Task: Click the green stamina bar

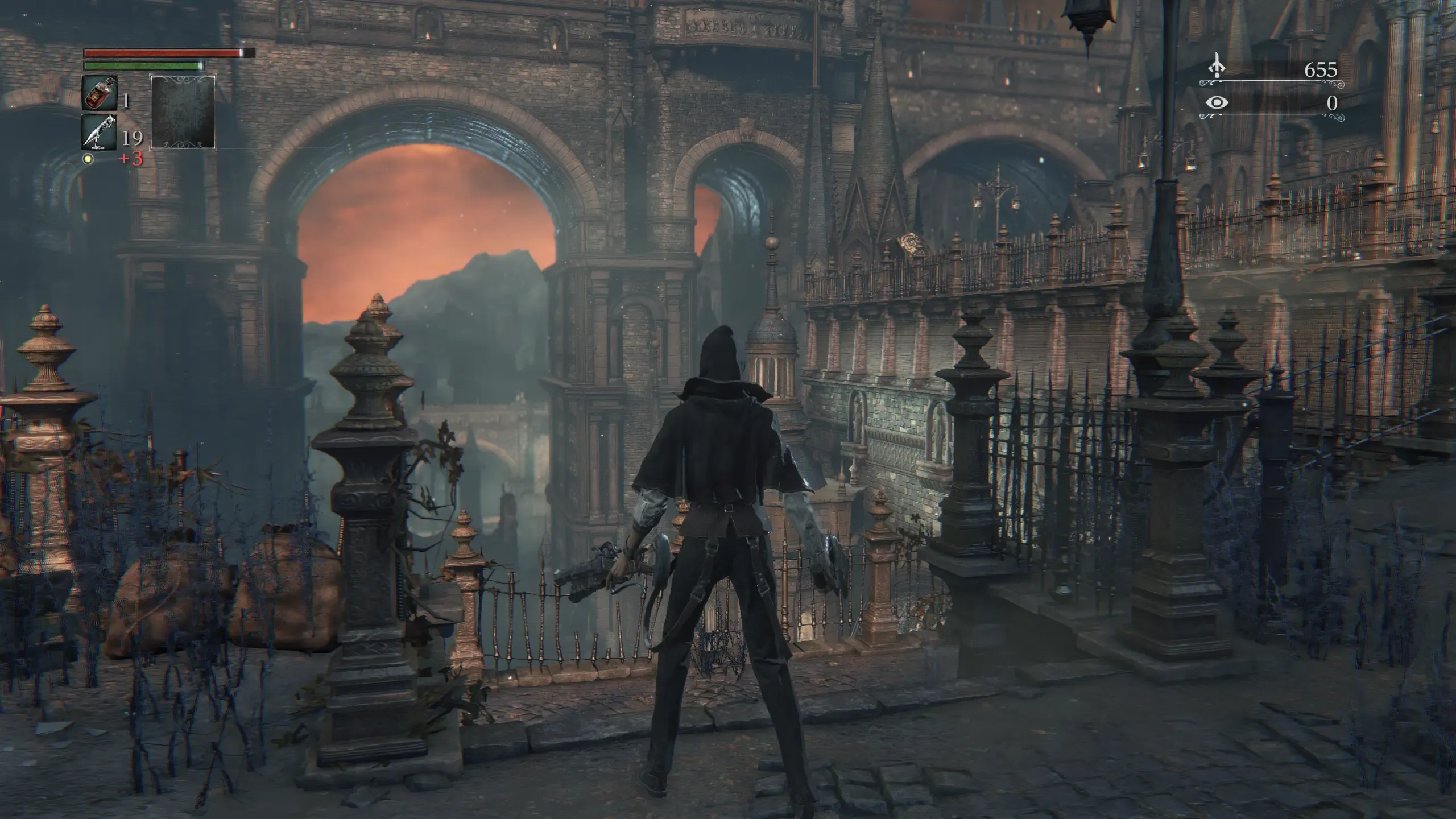Action: [142, 65]
